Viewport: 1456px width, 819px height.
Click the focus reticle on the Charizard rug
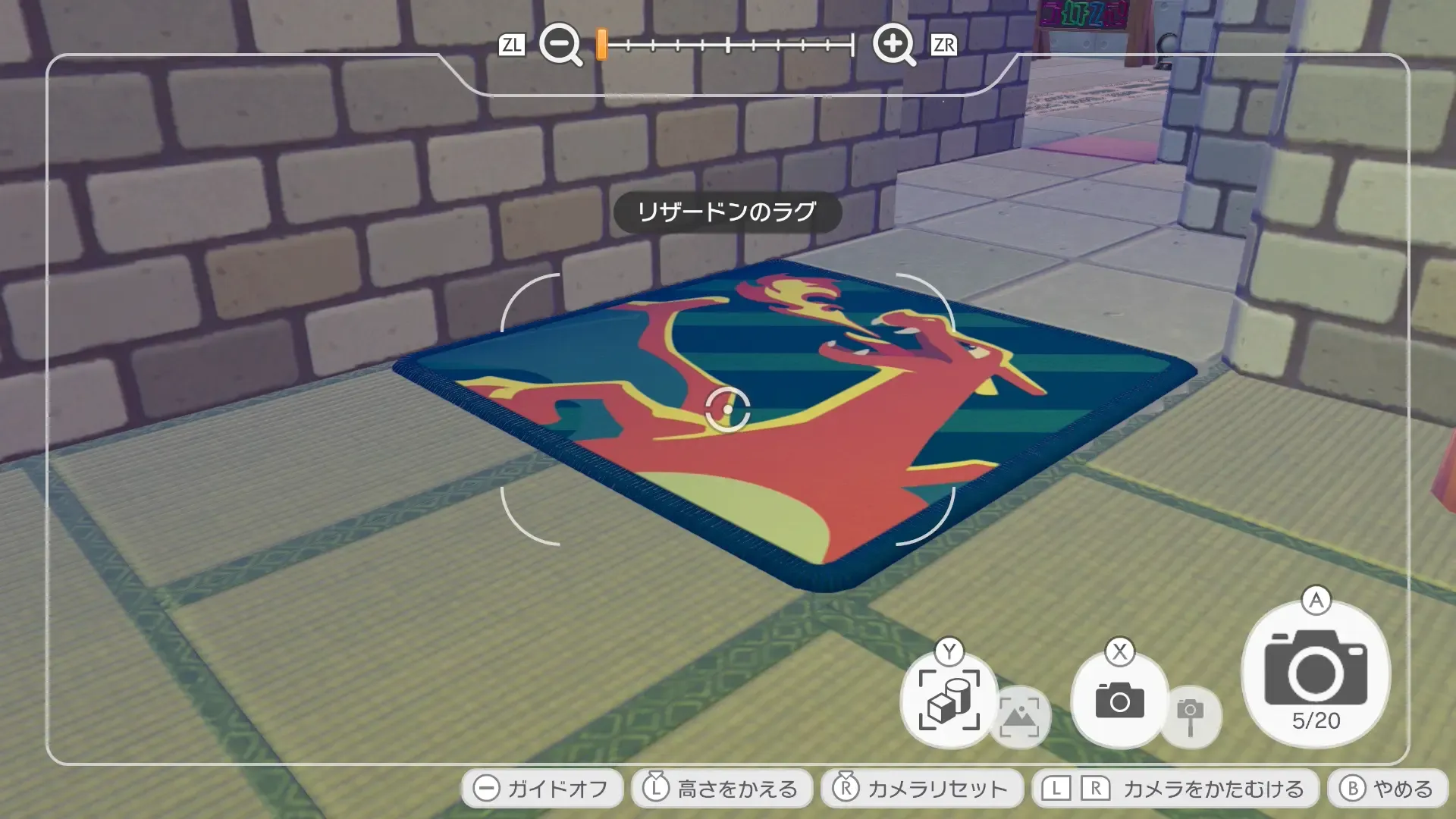pyautogui.click(x=726, y=409)
